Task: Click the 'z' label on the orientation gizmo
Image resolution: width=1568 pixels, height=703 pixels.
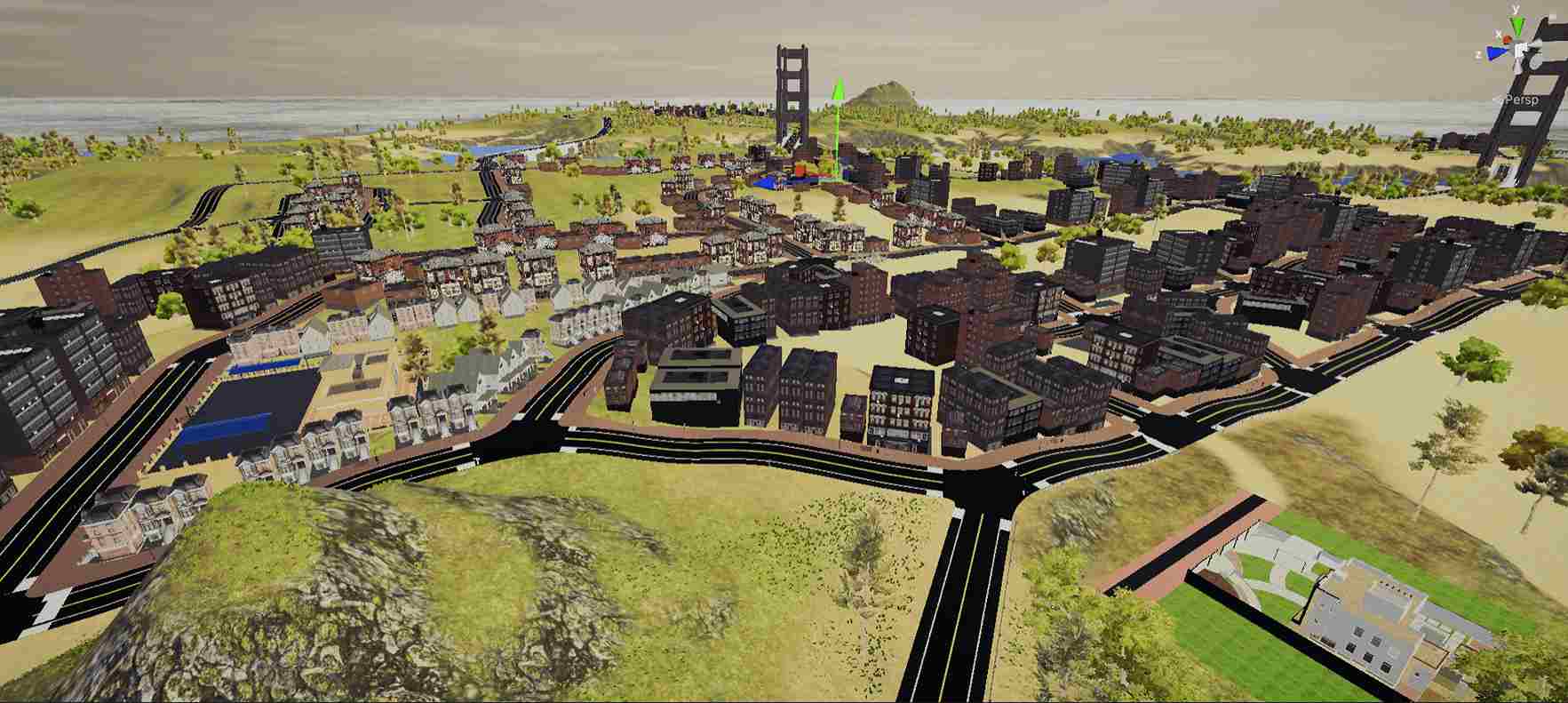Action: click(x=1477, y=54)
